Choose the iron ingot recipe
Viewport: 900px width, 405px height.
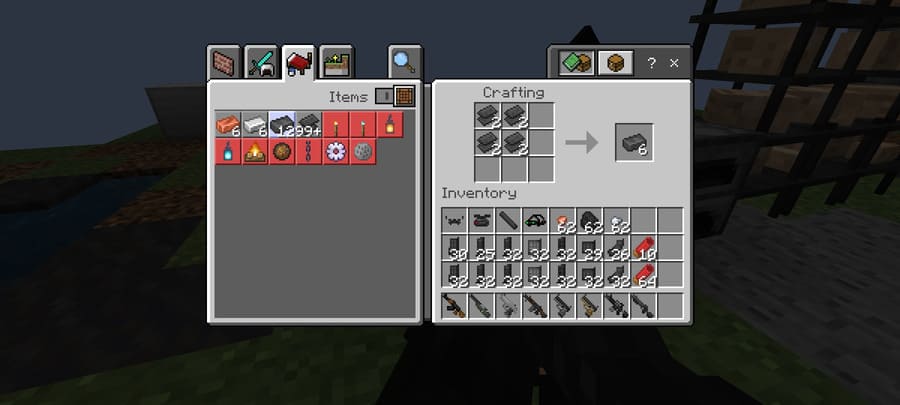(255, 125)
